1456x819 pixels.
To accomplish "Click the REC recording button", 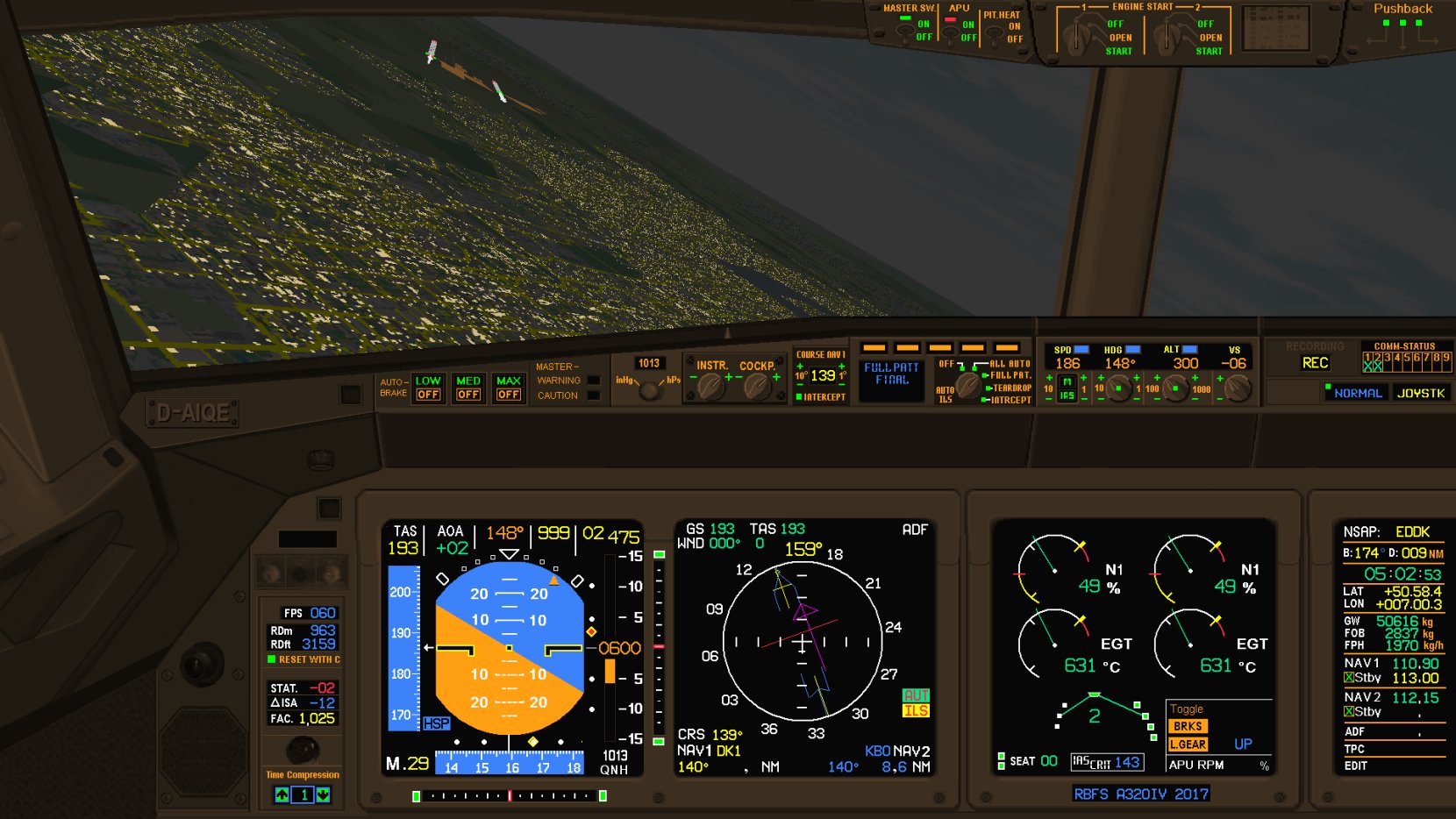I will pos(1315,363).
